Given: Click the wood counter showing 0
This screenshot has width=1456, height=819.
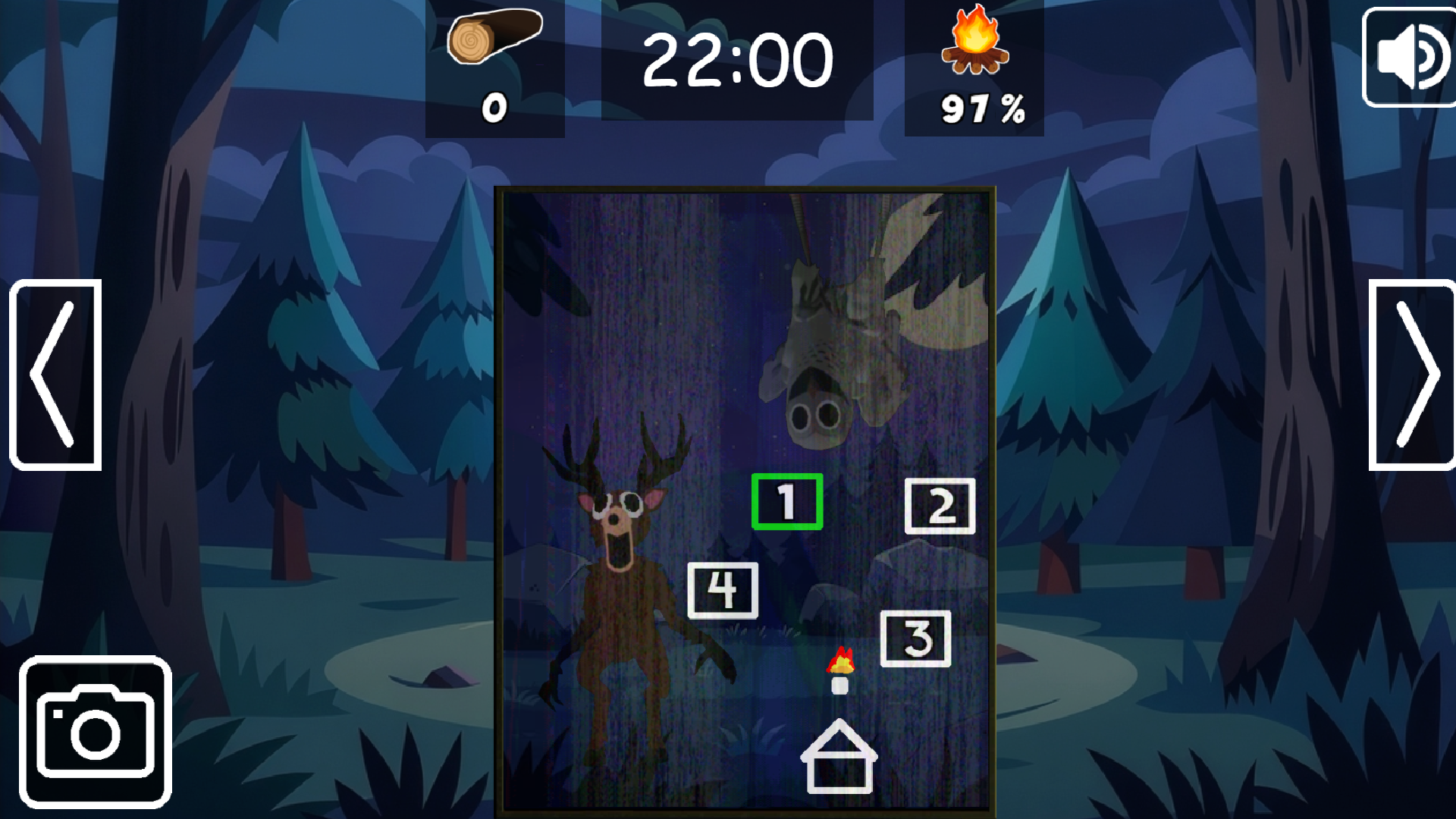Looking at the screenshot, I should point(494,106).
